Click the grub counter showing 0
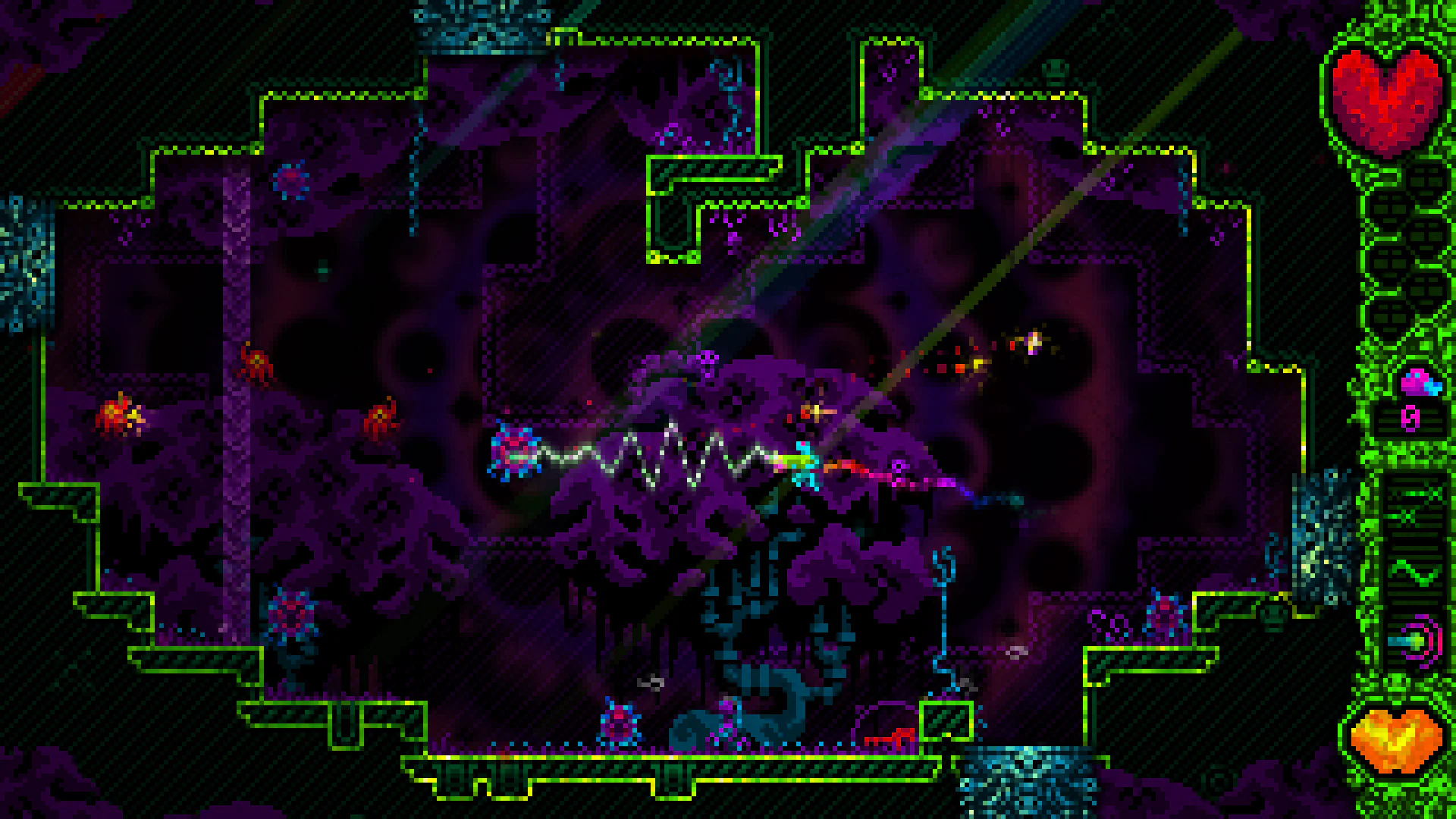Screen dimensions: 1456x819 pos(1410,419)
